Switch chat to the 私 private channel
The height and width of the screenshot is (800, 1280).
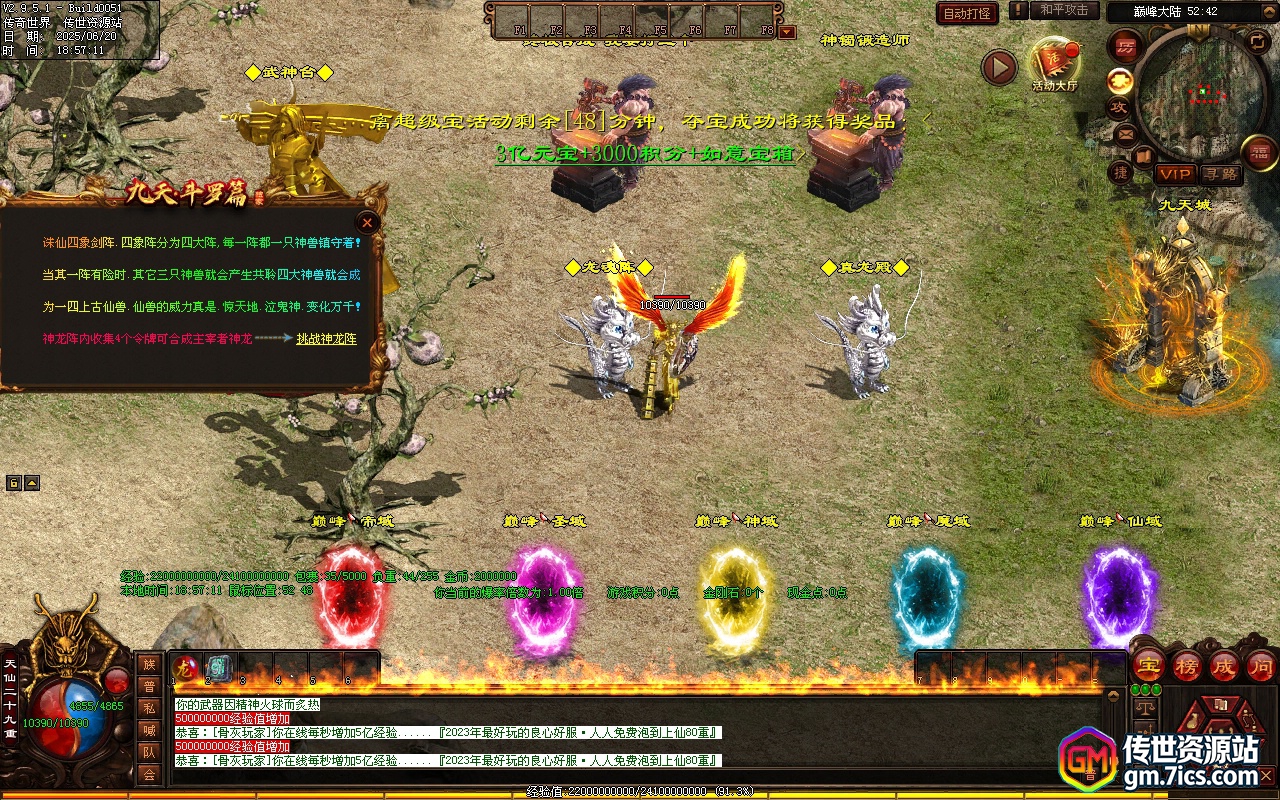point(149,708)
